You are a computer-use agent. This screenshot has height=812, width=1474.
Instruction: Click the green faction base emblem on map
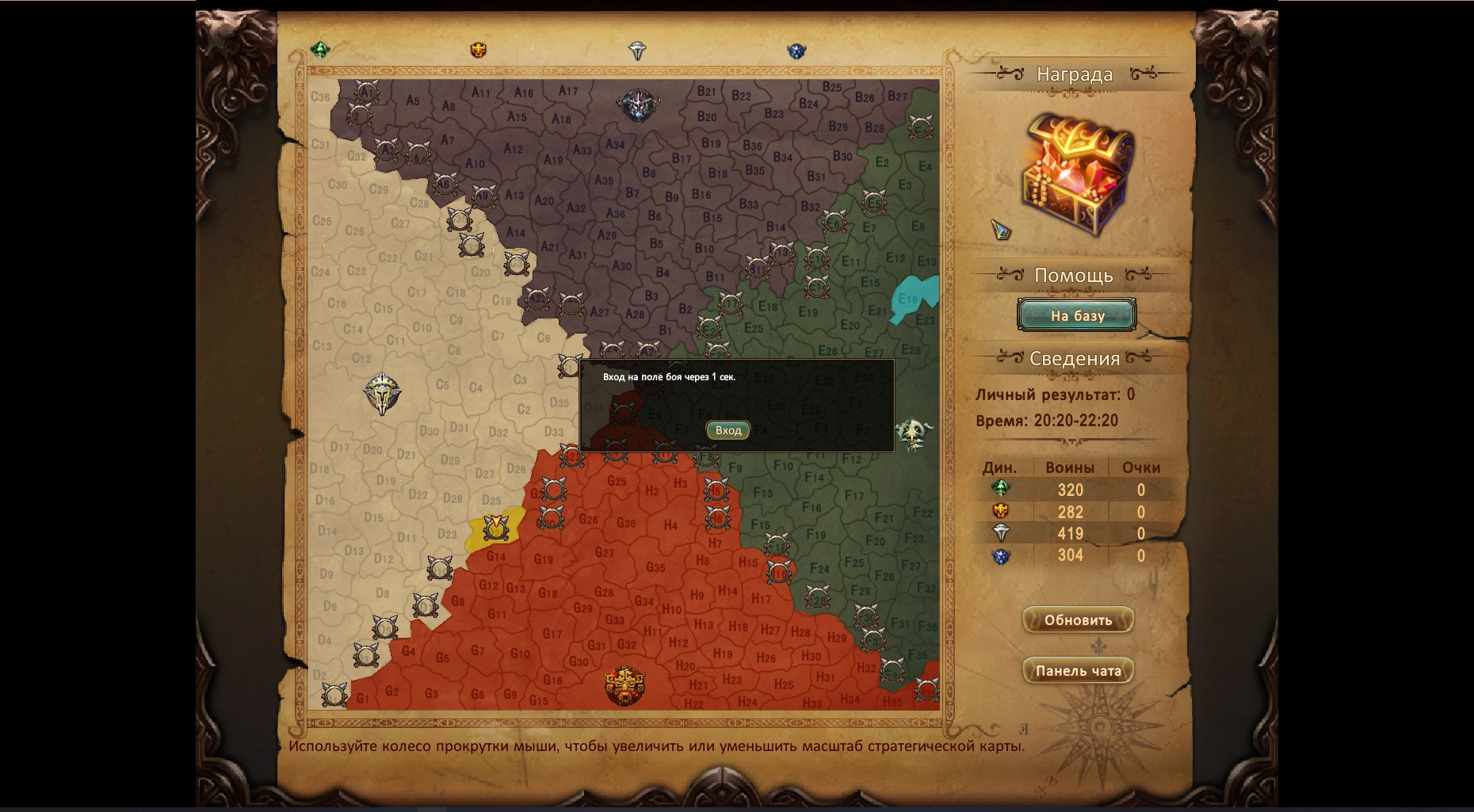pos(915,434)
